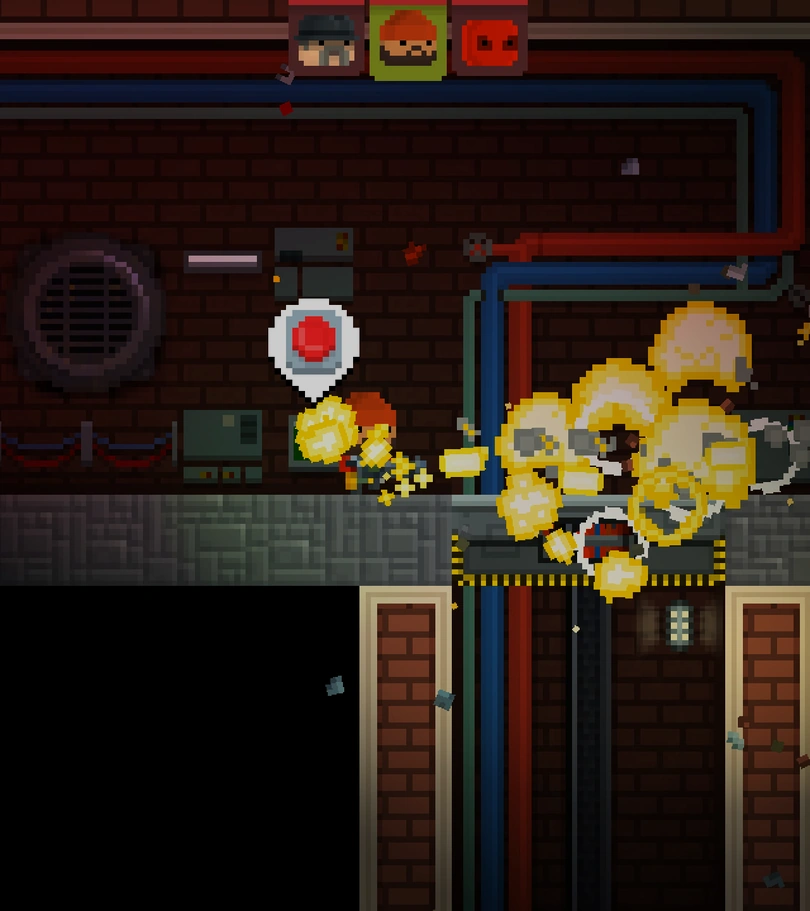Viewport: 810px width, 911px height.
Task: Choose the orange-beanie bearded character portrait
Action: pos(407,41)
